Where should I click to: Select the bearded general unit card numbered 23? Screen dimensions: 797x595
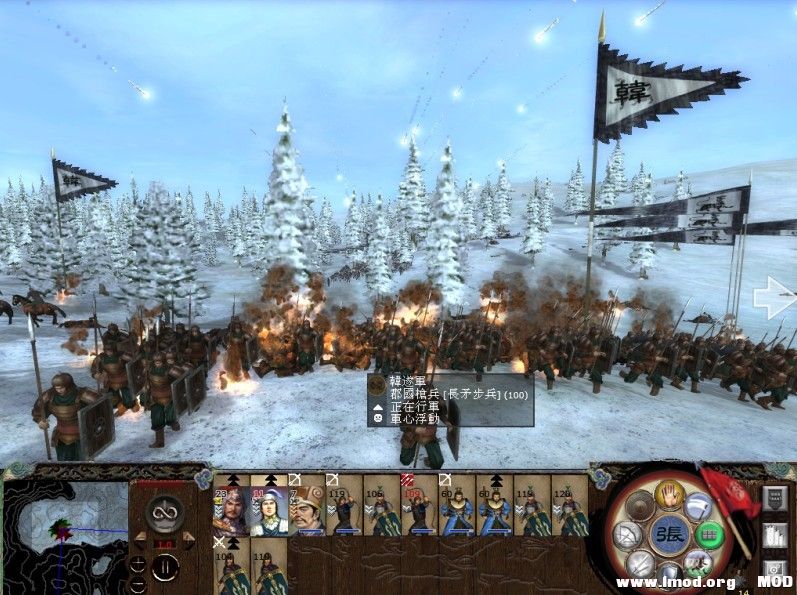pos(231,506)
